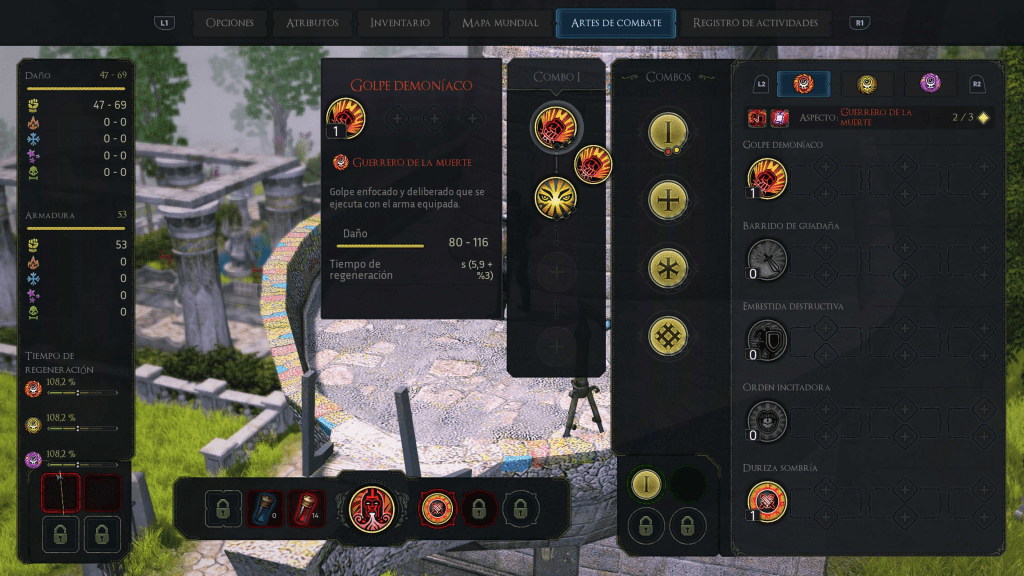Show the Mapa mundial tab
Viewport: 1024px width, 576px height.
point(501,23)
